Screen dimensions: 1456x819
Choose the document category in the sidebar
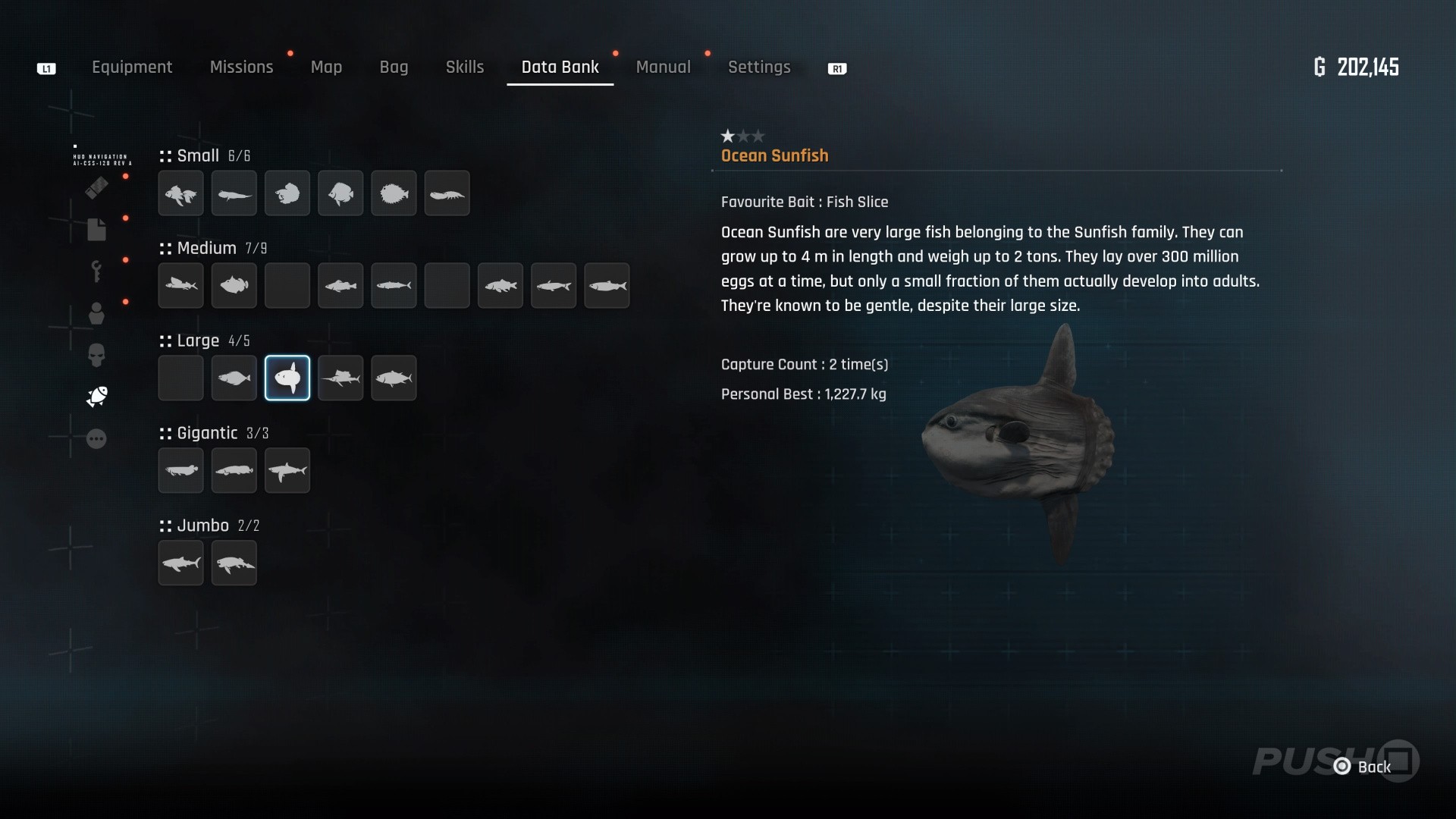pyautogui.click(x=96, y=230)
